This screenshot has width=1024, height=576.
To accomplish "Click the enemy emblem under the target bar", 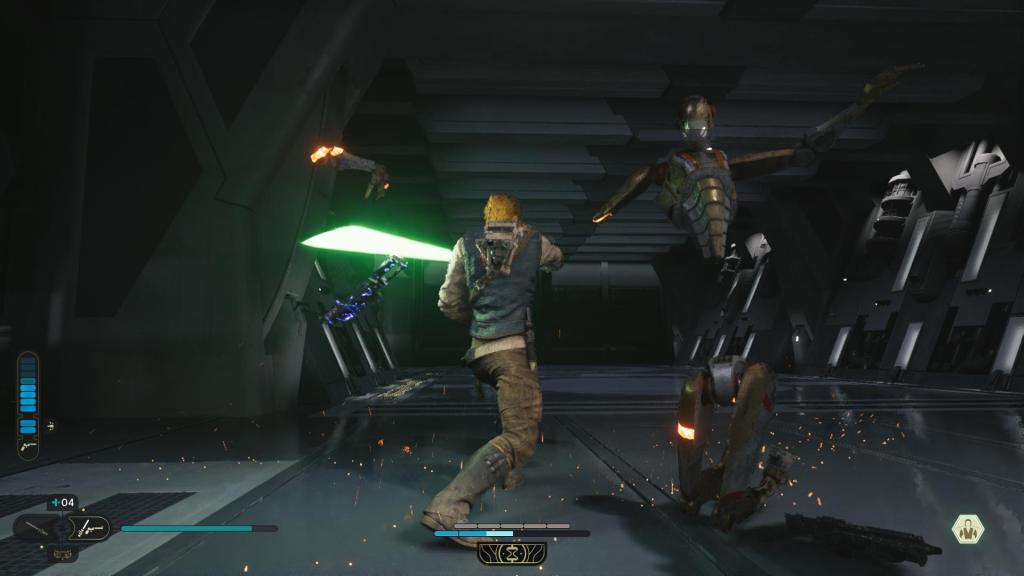I will (x=512, y=553).
